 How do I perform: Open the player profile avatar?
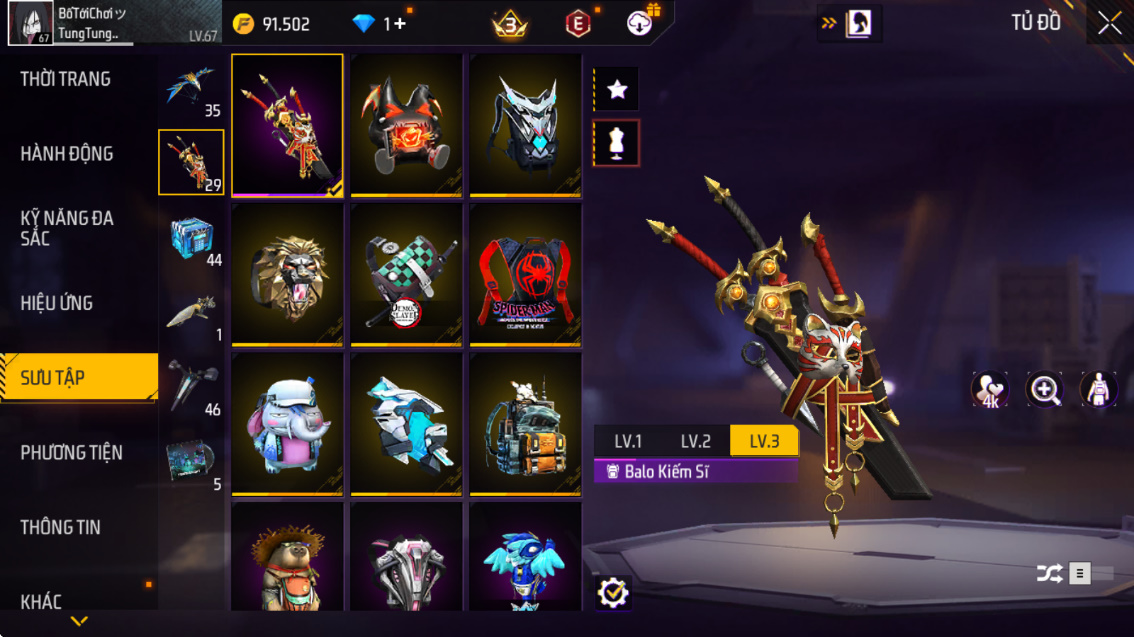(x=31, y=23)
